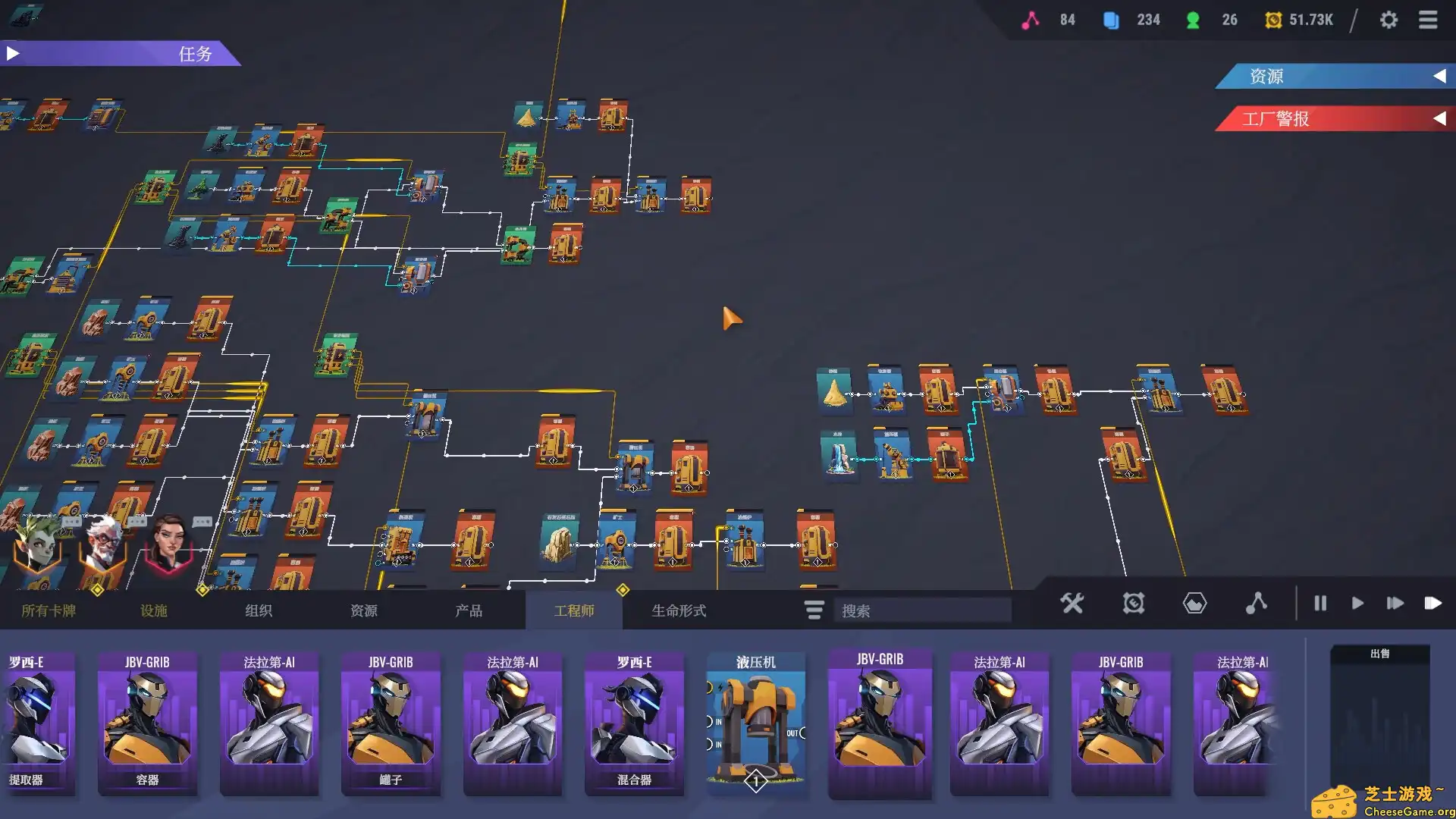
Task: Click the blue cards counter icon
Action: (1112, 20)
